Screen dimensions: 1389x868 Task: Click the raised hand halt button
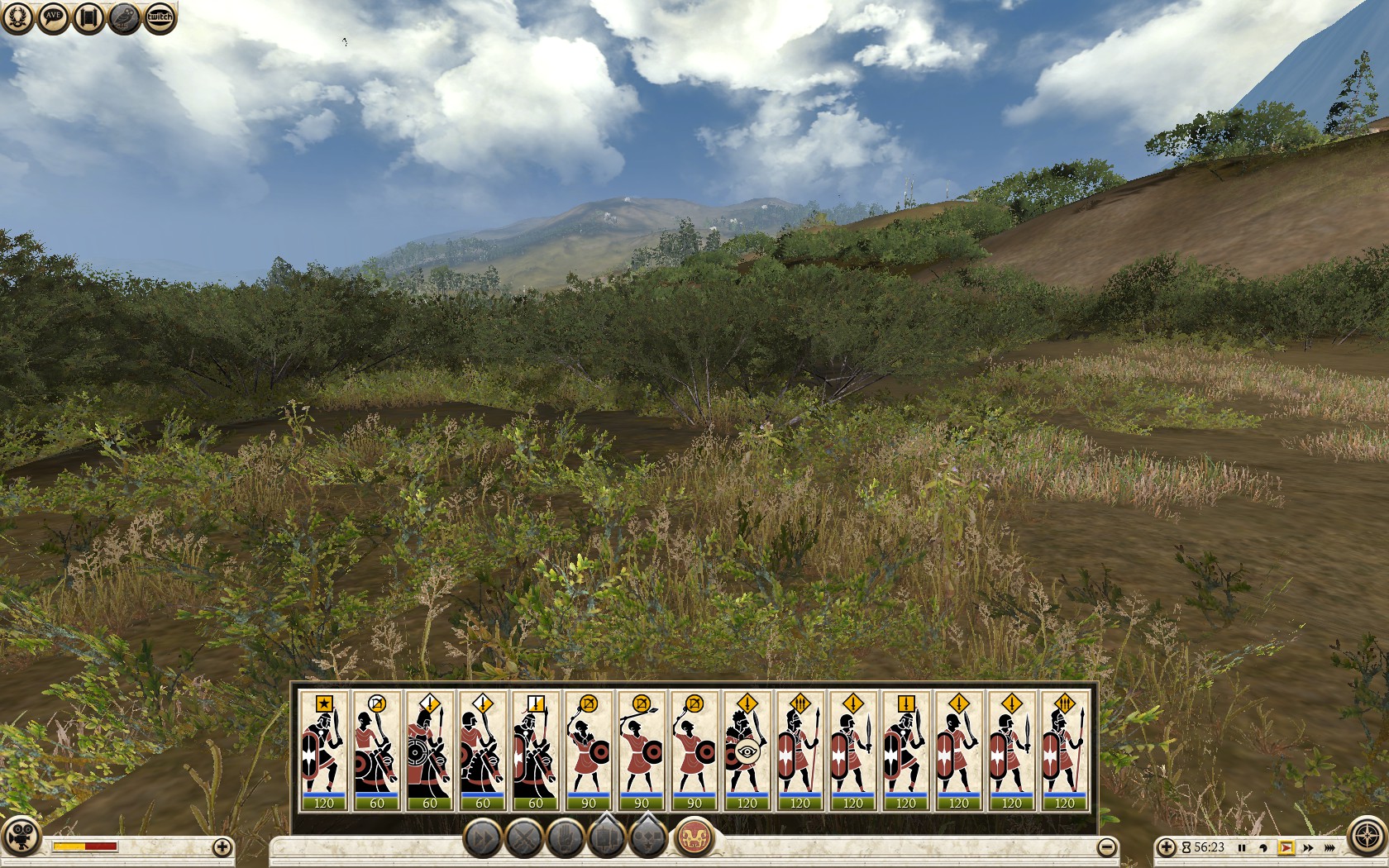pos(566,839)
